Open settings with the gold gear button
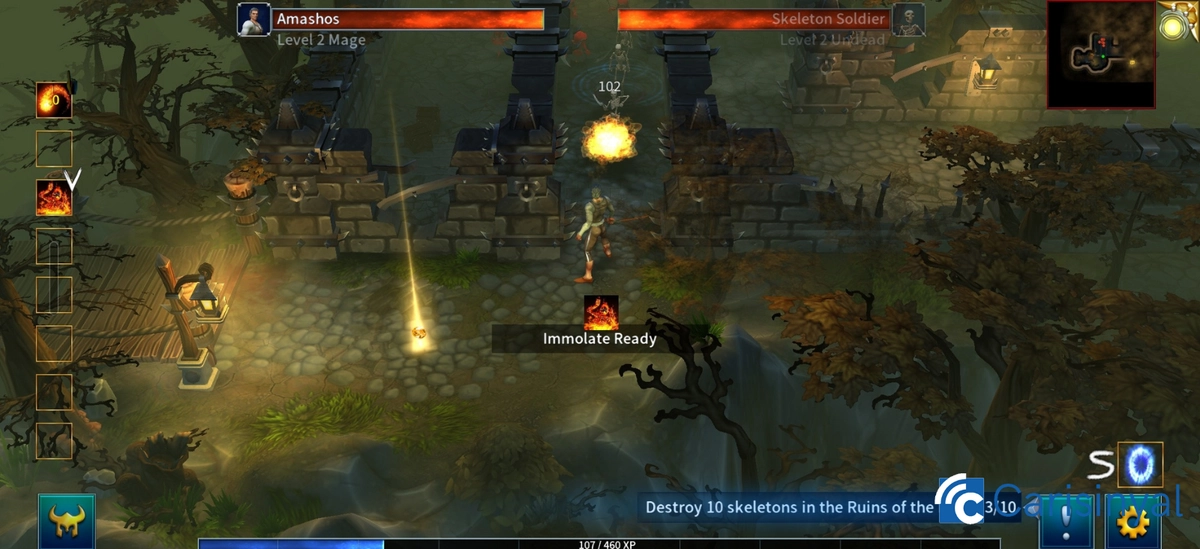Viewport: 1200px width, 549px height. [1134, 522]
